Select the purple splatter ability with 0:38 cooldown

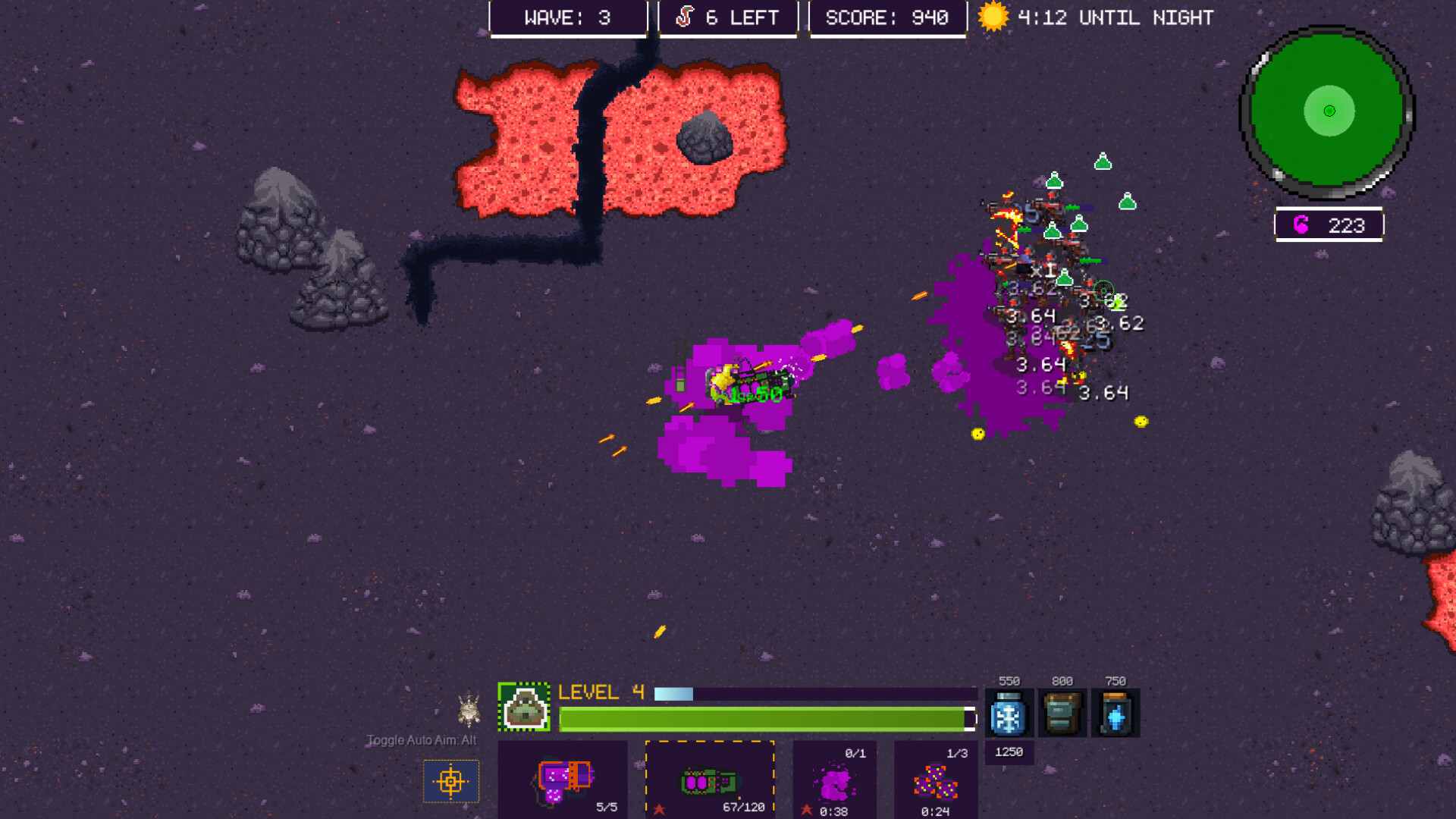tap(834, 781)
